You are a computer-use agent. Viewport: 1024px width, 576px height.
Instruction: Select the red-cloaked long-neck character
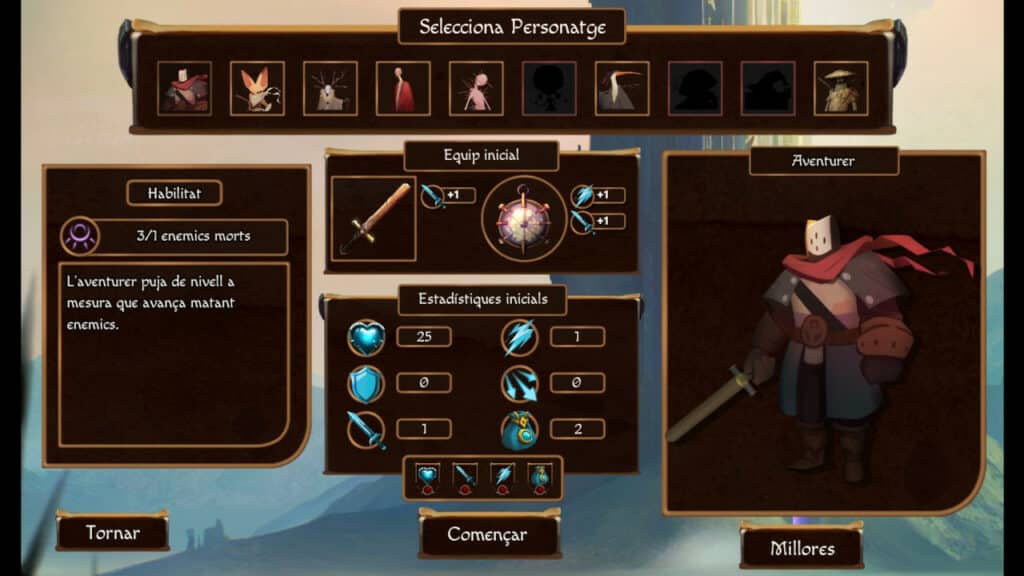403,89
